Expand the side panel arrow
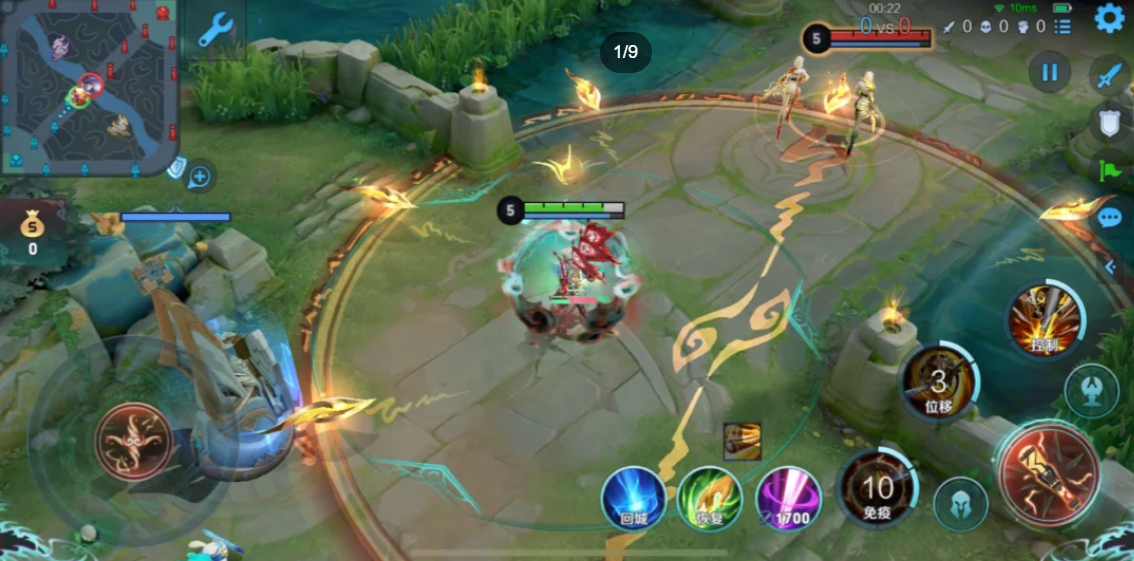1134x561 pixels. click(x=1110, y=267)
